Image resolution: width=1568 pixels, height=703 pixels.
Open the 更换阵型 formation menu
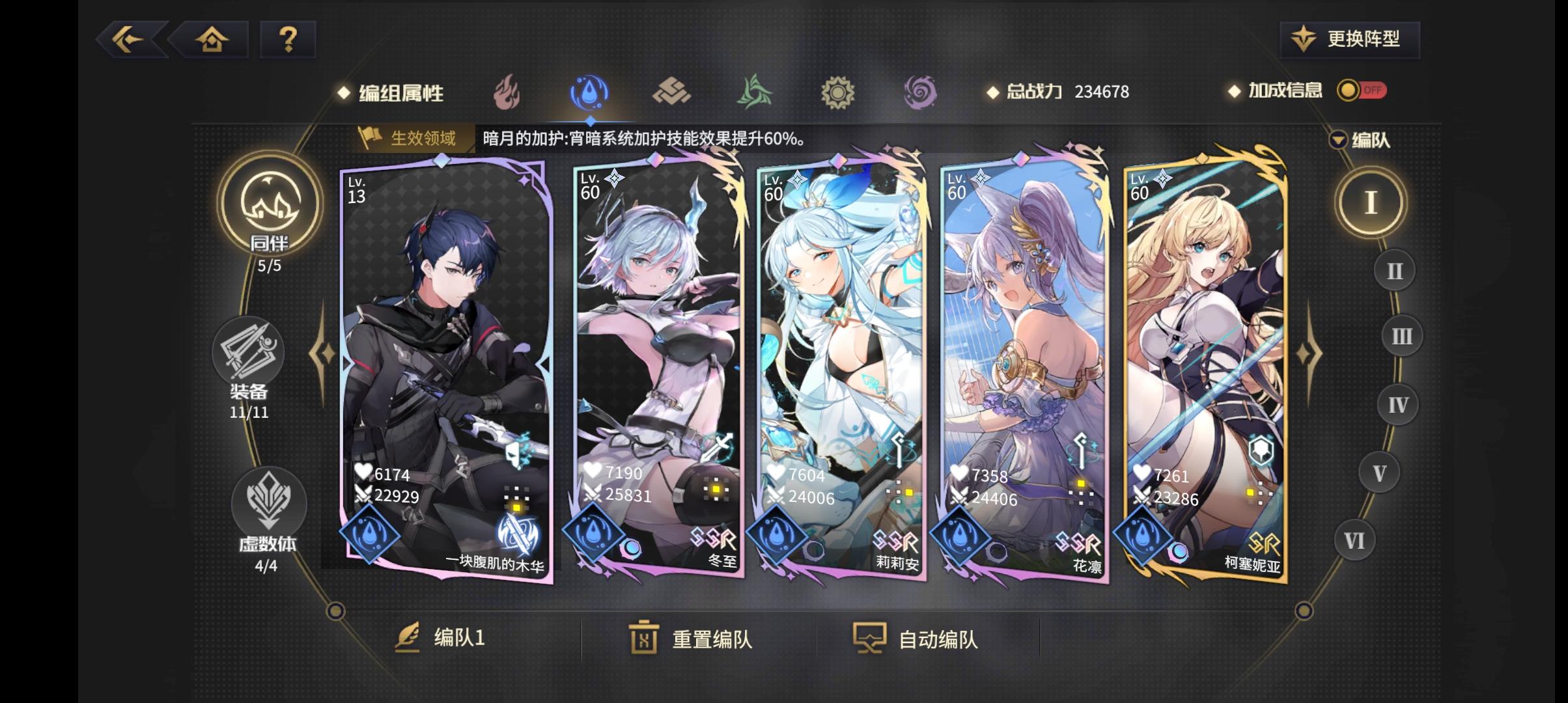coord(1348,39)
